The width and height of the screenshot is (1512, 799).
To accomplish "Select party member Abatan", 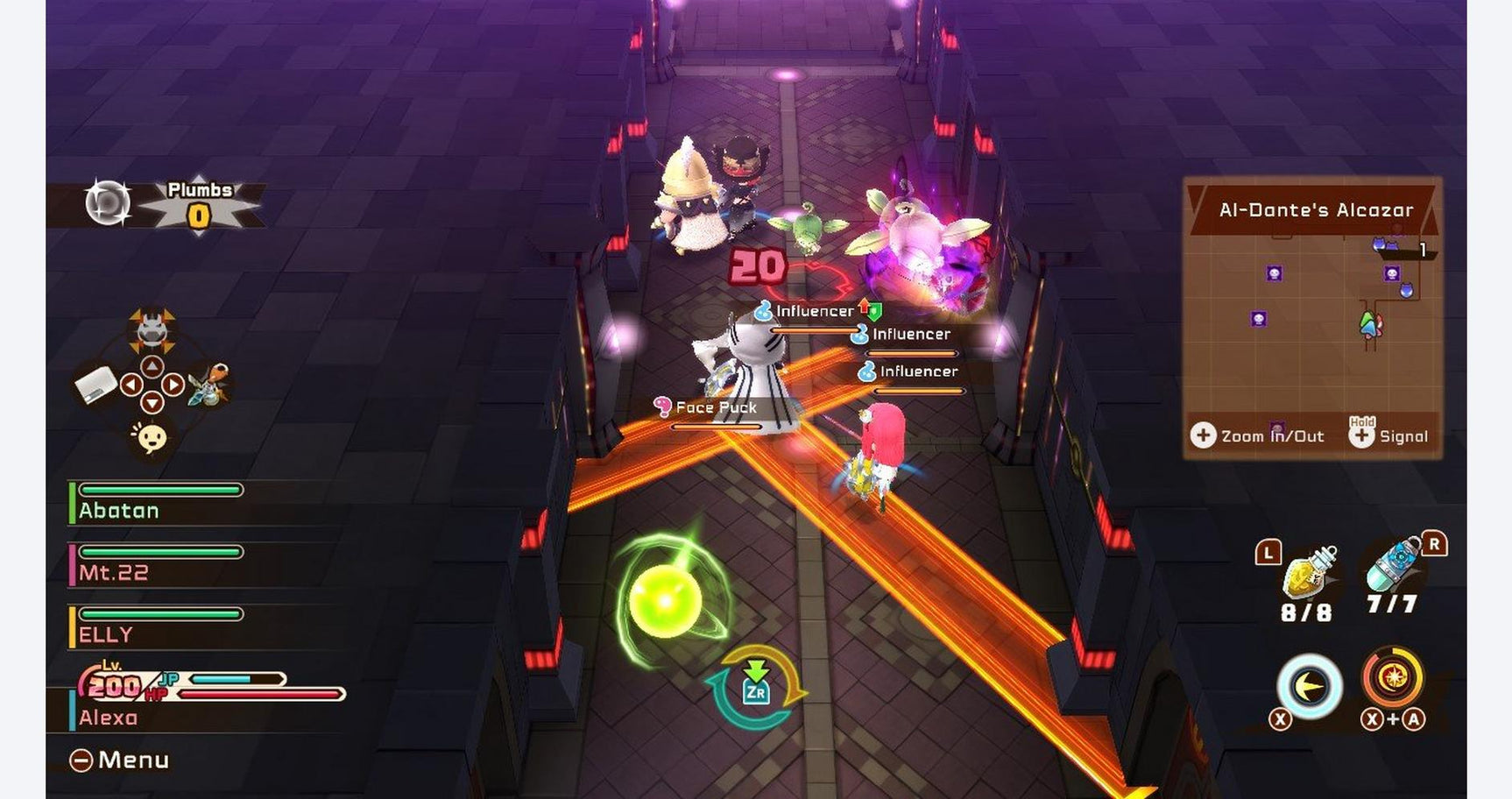I will (159, 502).
